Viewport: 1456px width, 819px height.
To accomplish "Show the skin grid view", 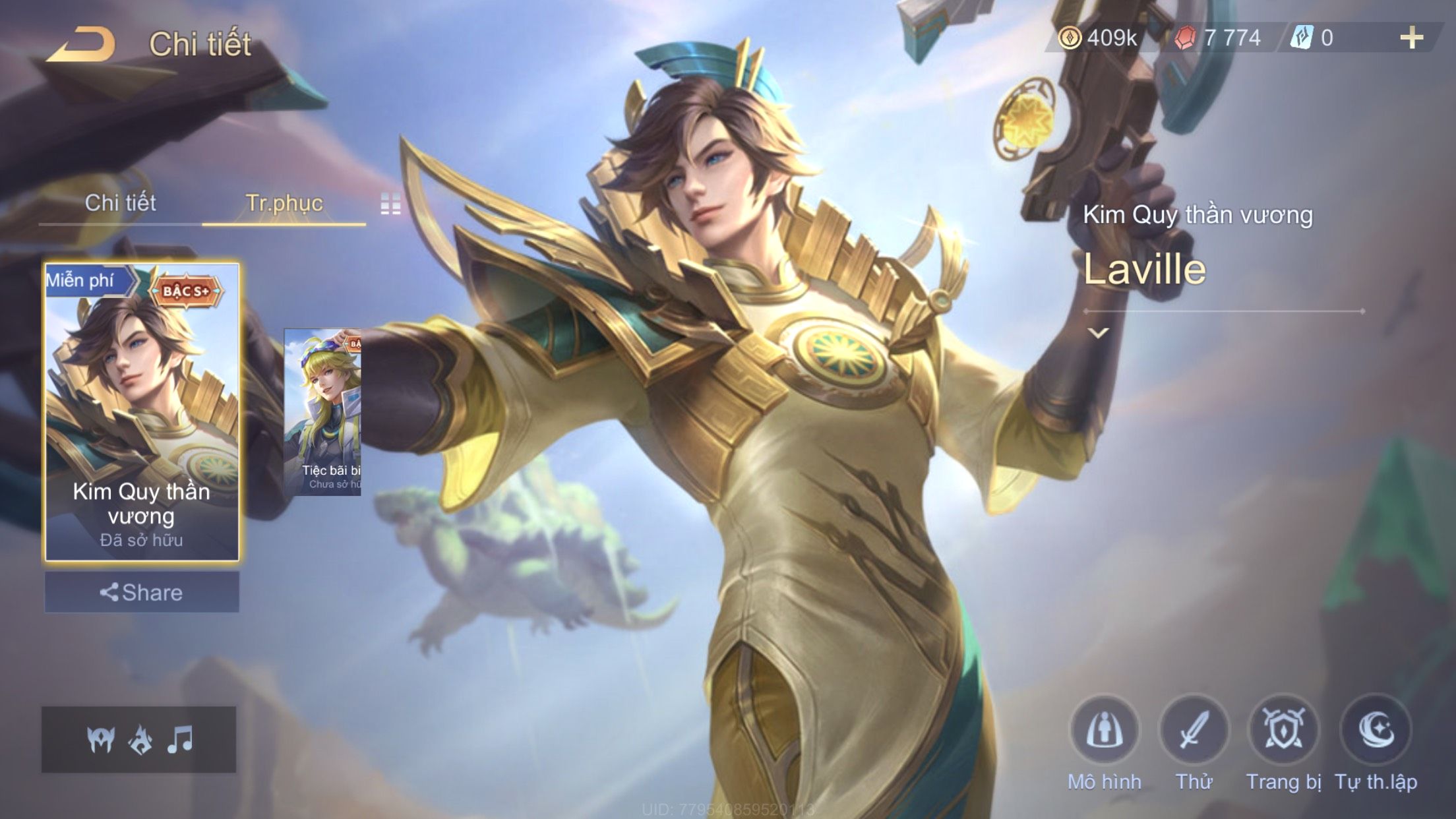I will pyautogui.click(x=390, y=204).
